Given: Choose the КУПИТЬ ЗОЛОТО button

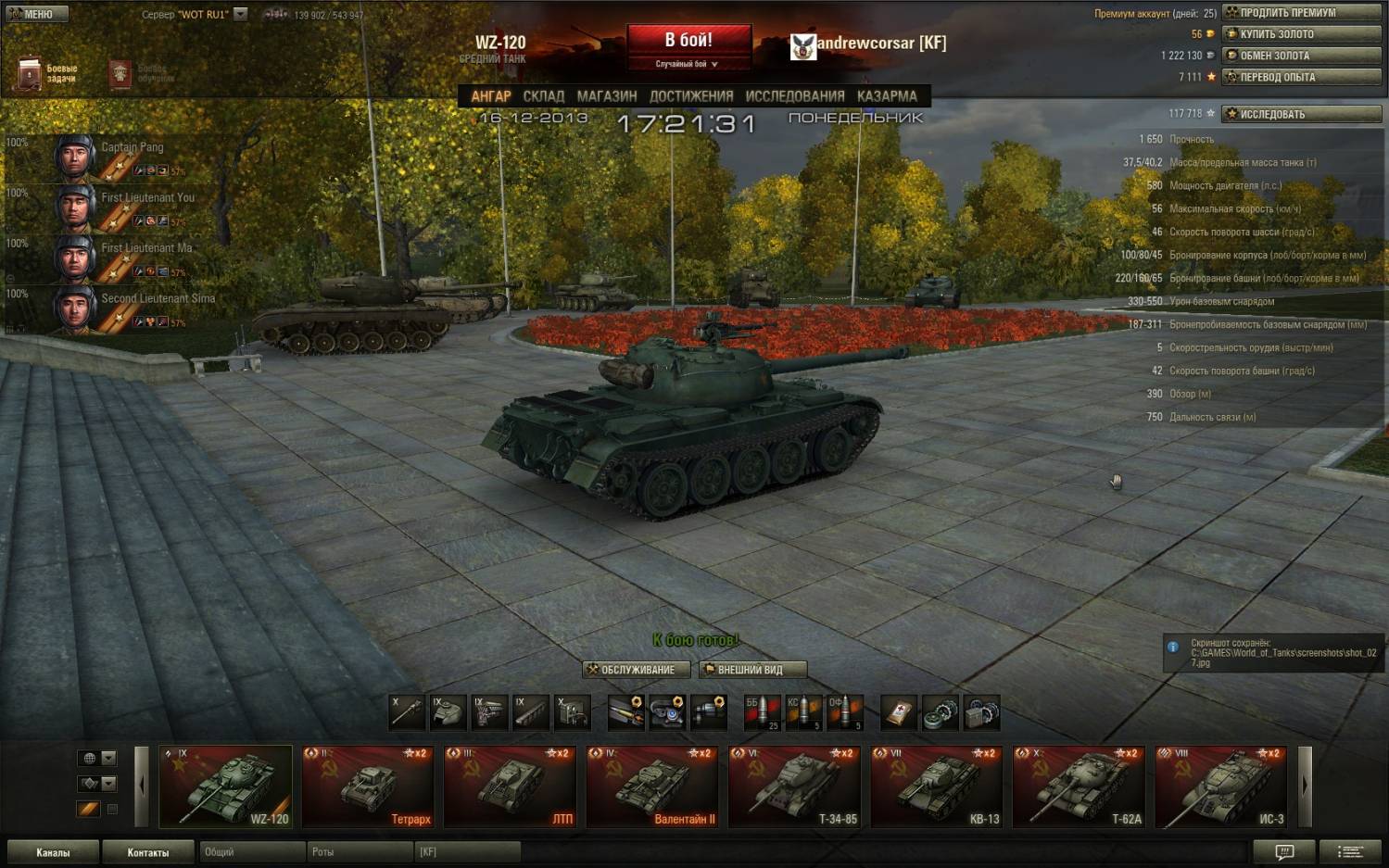Looking at the screenshot, I should 1302,34.
